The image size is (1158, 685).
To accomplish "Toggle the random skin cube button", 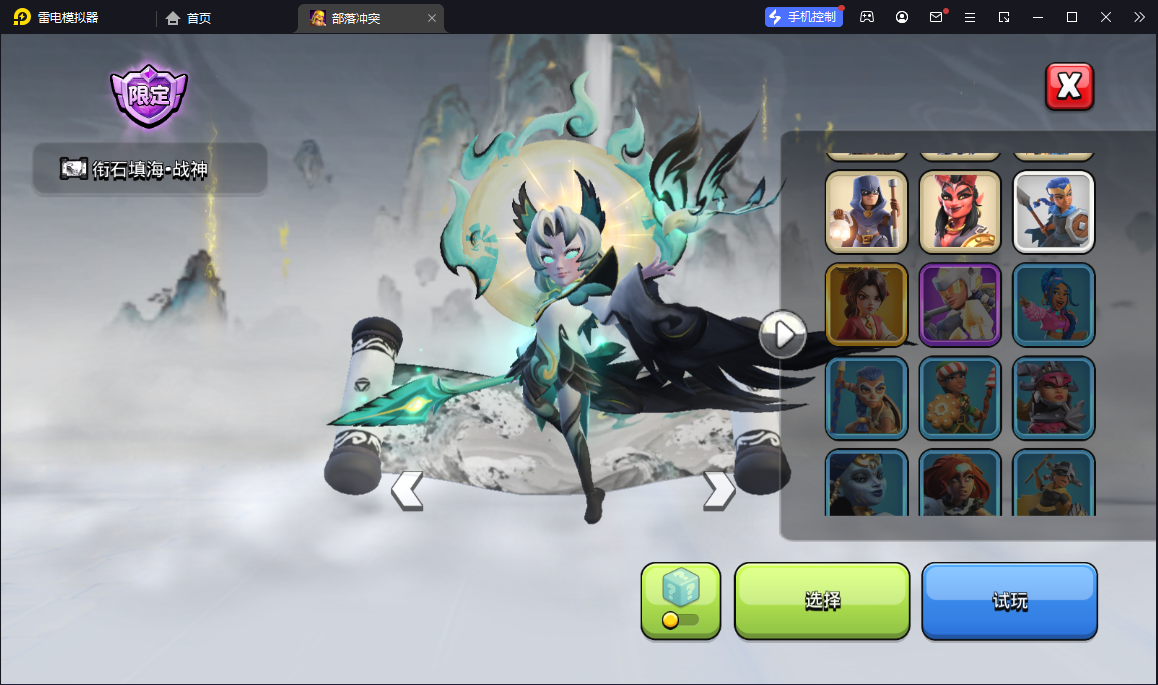I will coord(680,600).
